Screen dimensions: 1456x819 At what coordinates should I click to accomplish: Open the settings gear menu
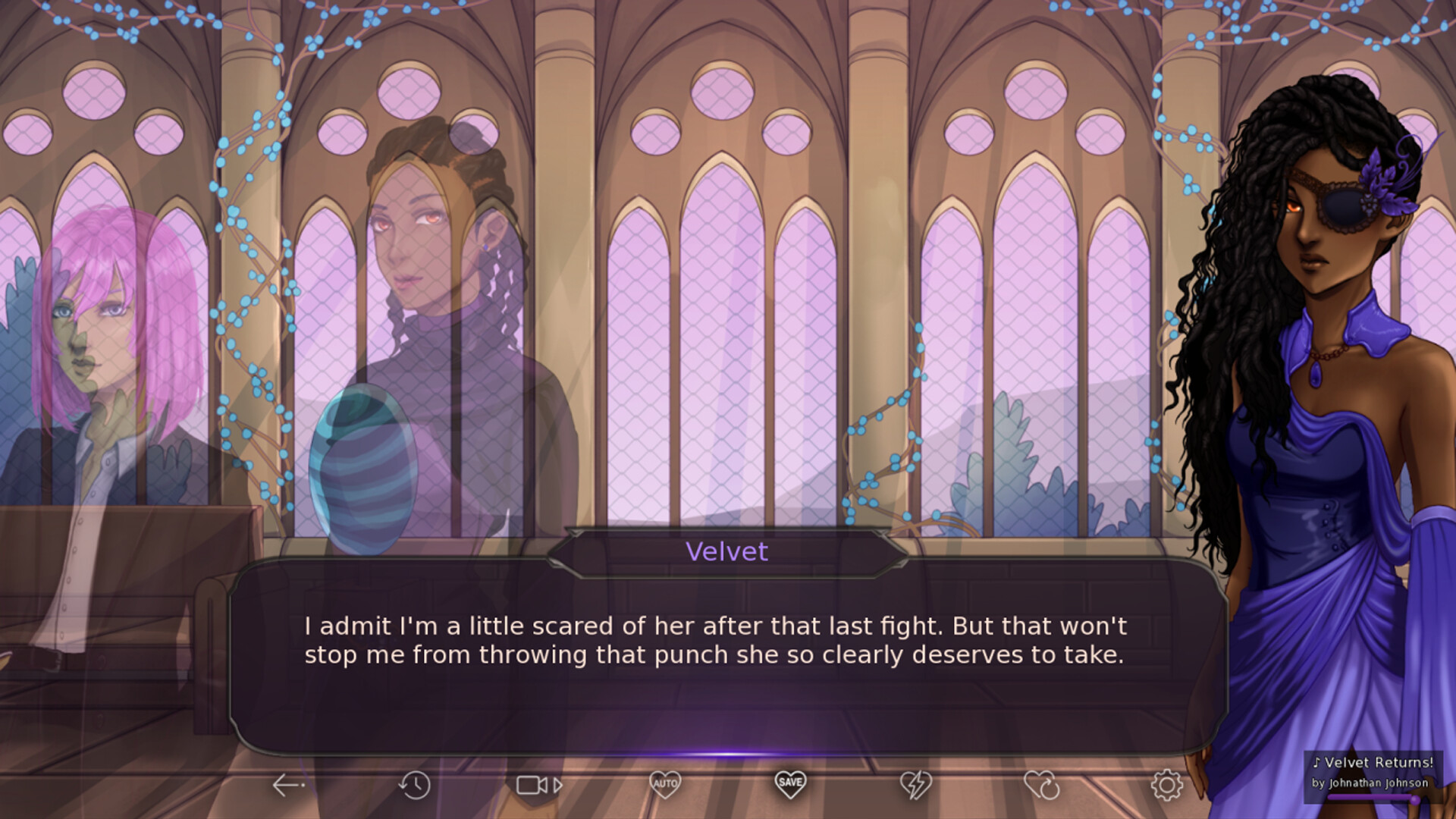coord(1169,785)
